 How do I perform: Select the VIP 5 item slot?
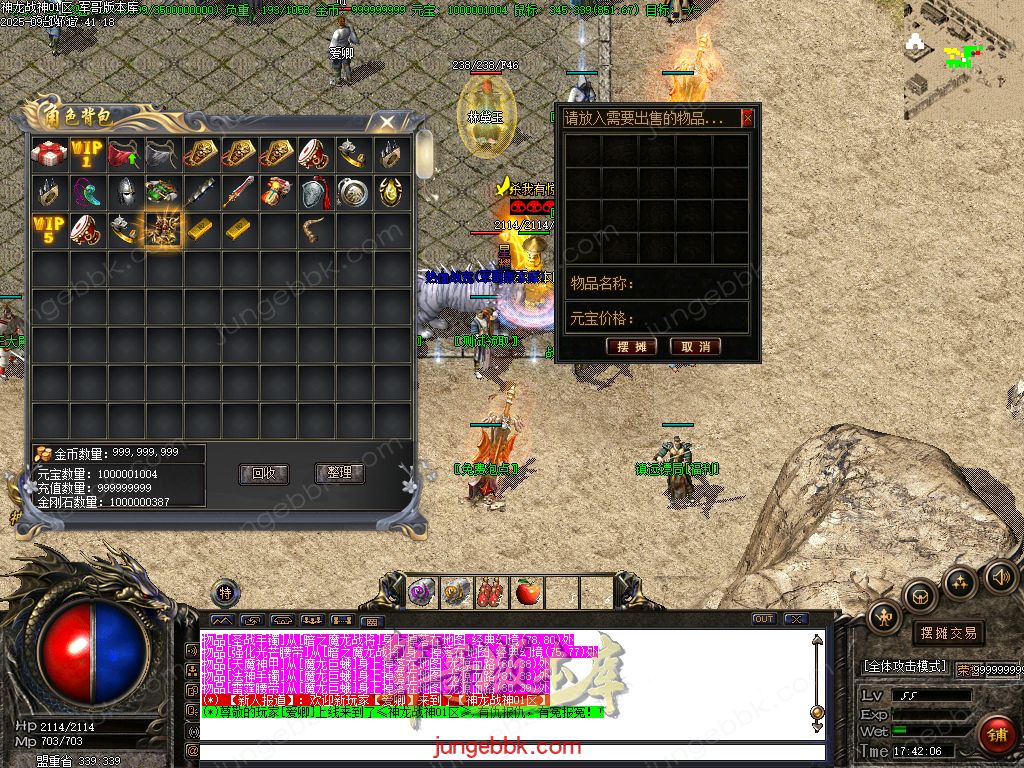[x=48, y=230]
